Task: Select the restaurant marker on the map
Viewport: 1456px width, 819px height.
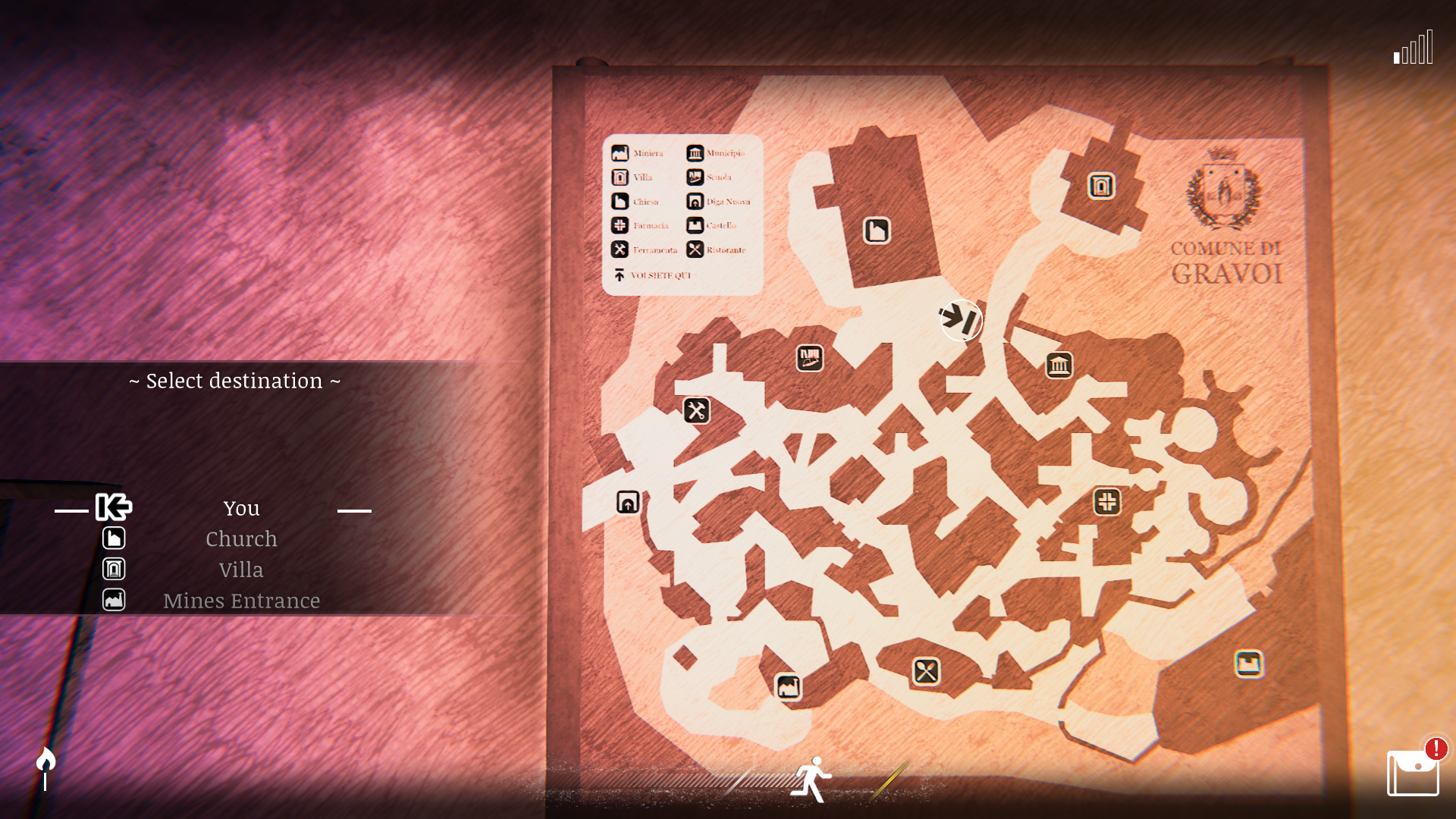Action: pos(926,671)
